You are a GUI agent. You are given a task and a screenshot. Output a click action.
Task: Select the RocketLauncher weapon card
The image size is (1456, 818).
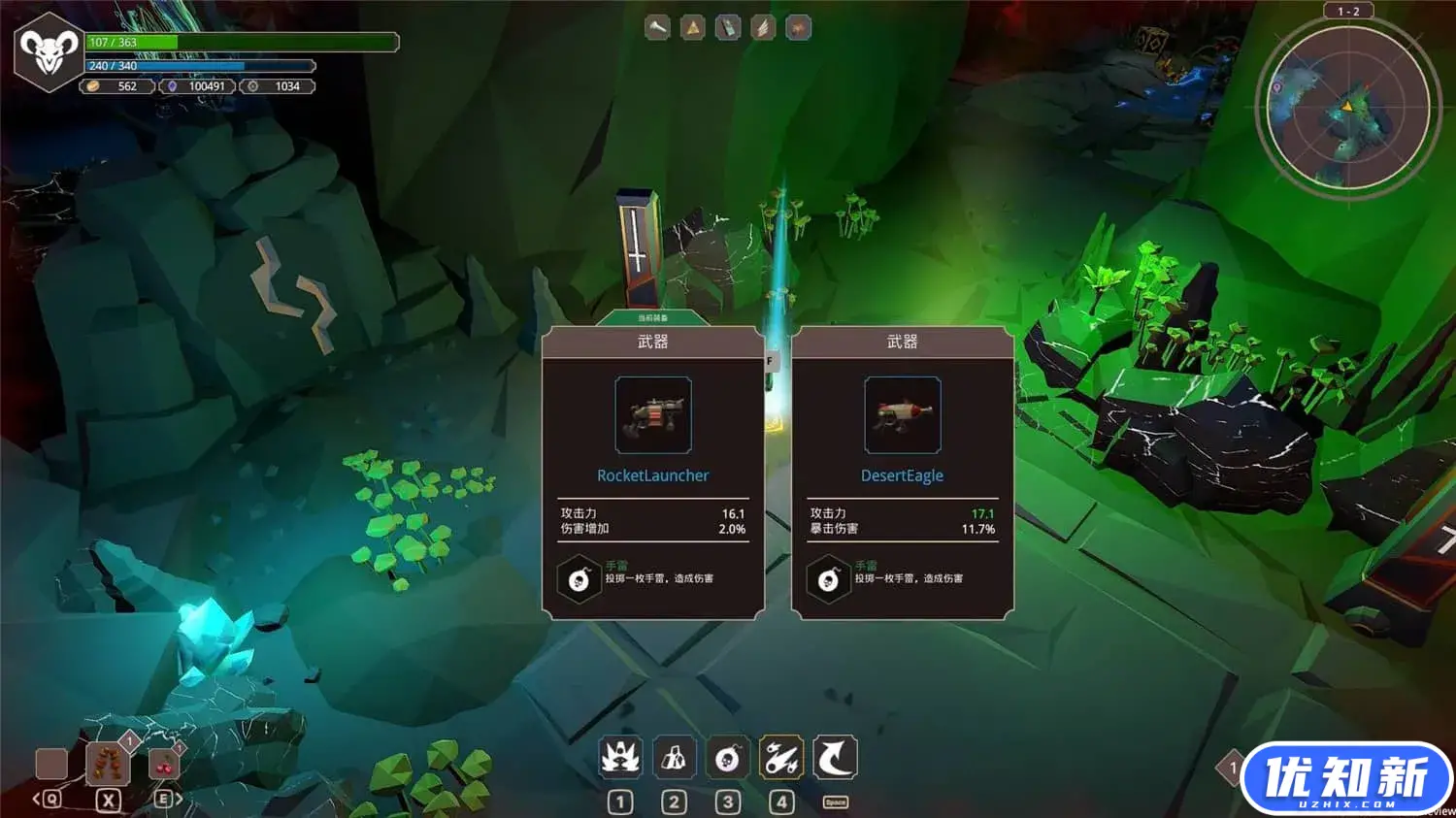pos(652,473)
